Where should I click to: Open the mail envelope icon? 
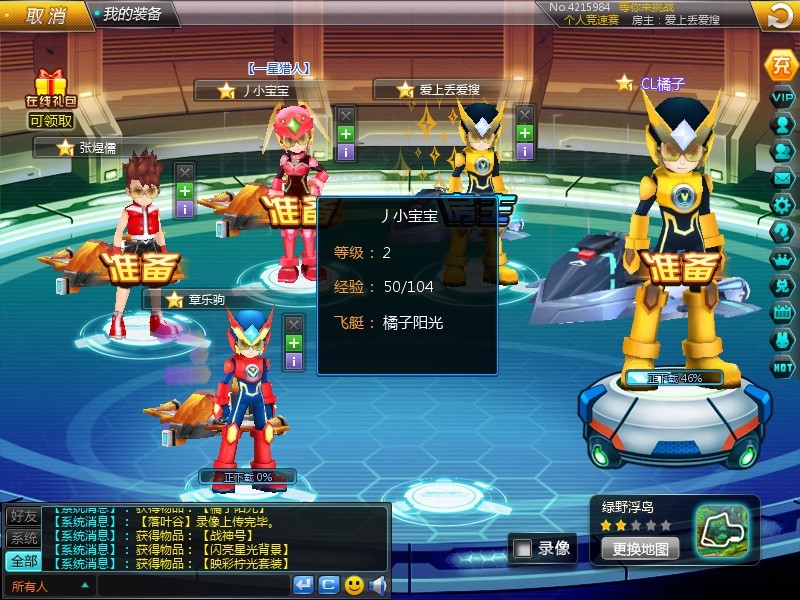tap(782, 177)
